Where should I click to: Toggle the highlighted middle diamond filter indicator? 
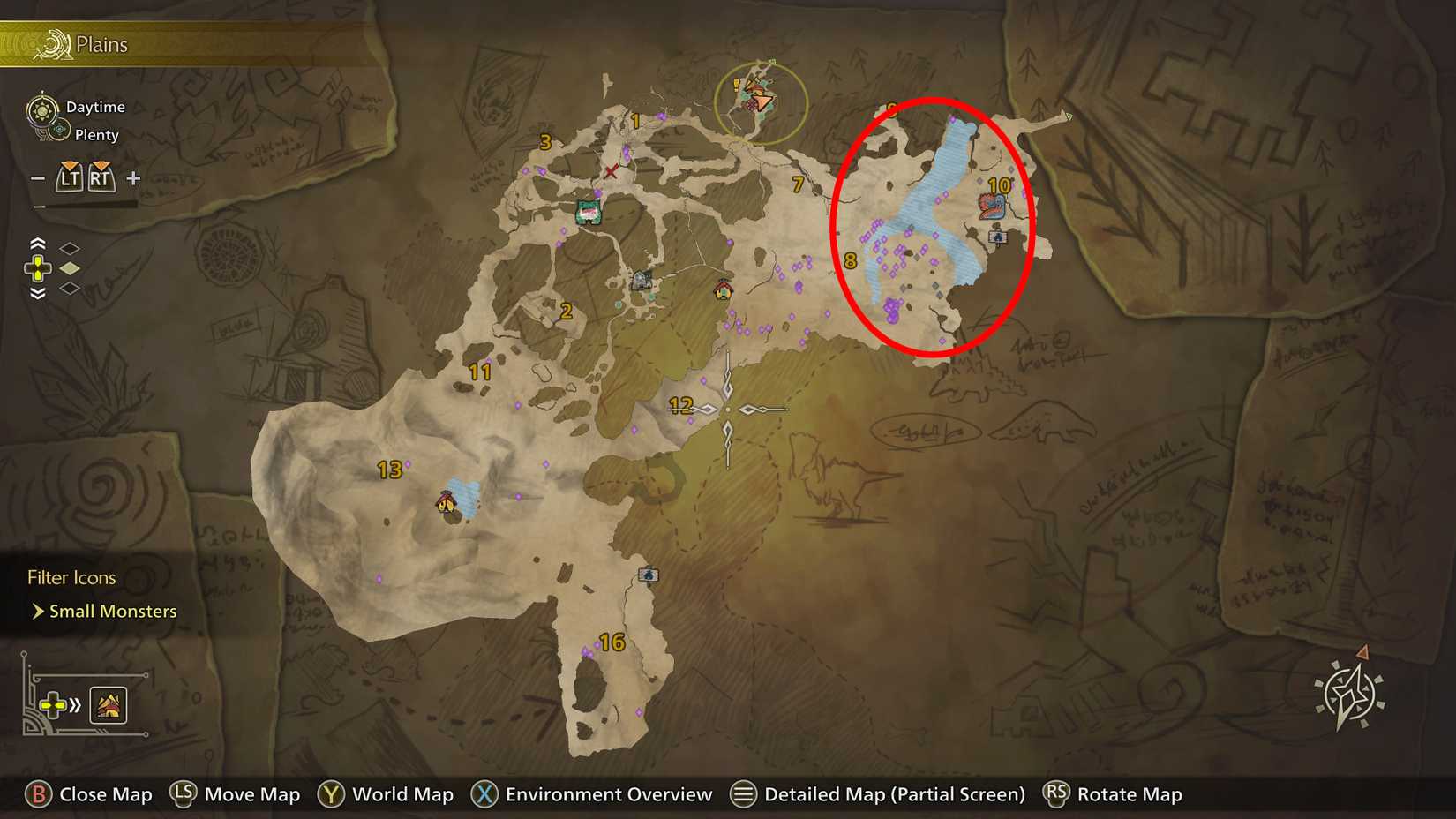69,269
